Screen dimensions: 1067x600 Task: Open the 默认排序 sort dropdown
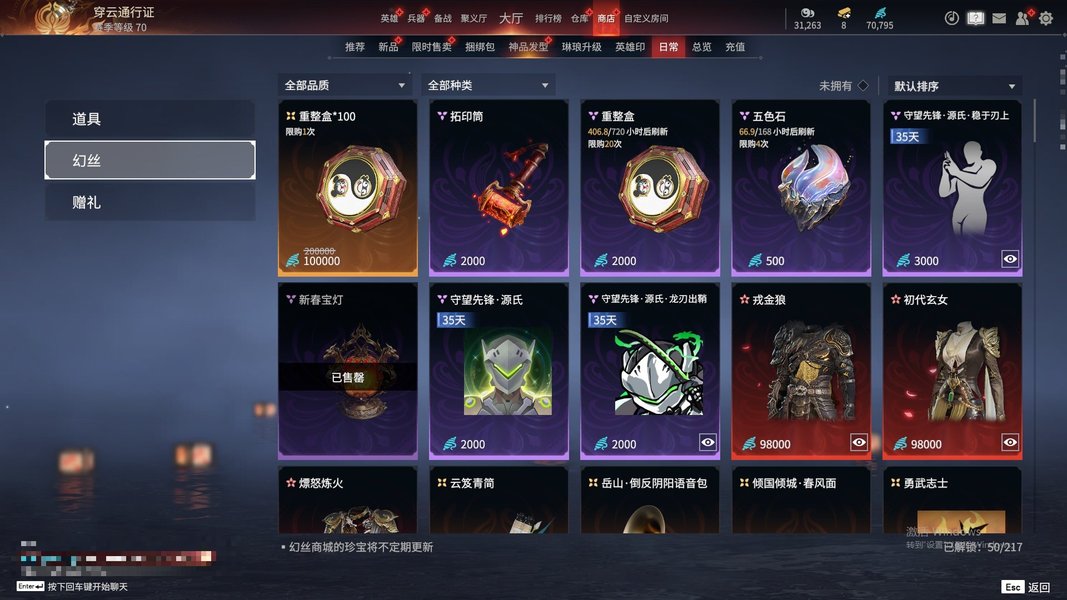tap(954, 86)
